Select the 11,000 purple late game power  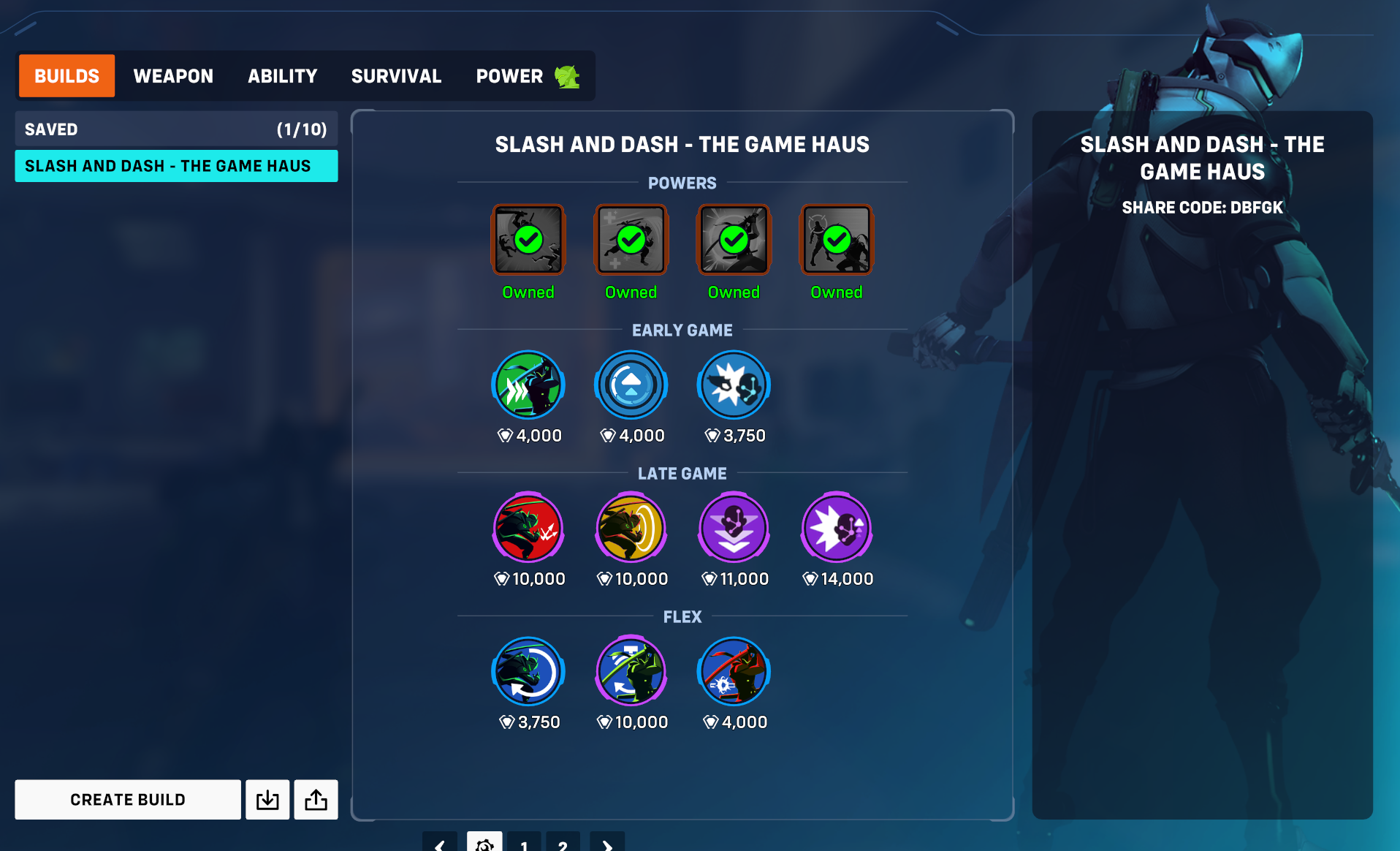pos(734,527)
